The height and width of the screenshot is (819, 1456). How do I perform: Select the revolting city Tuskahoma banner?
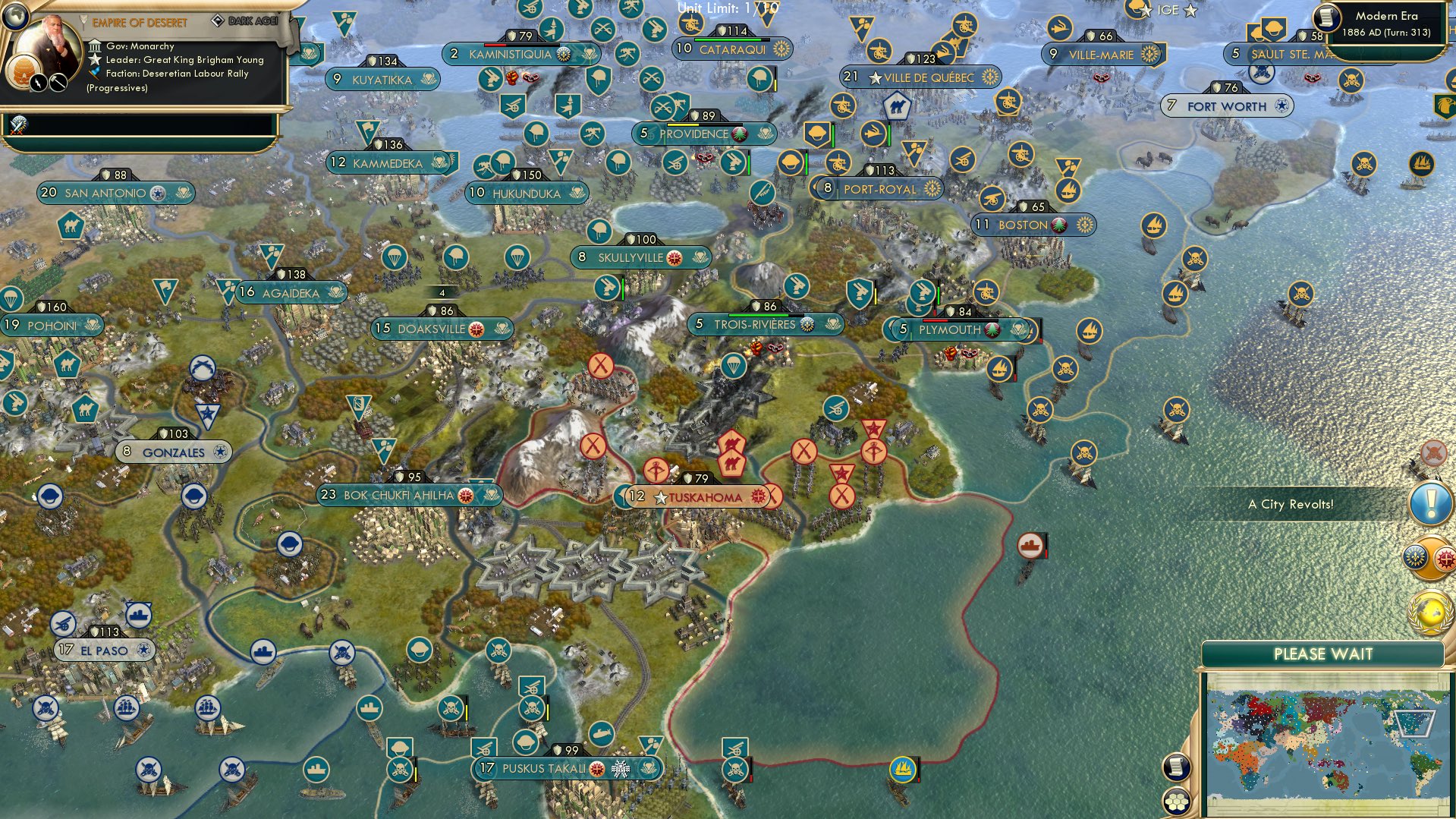point(694,497)
